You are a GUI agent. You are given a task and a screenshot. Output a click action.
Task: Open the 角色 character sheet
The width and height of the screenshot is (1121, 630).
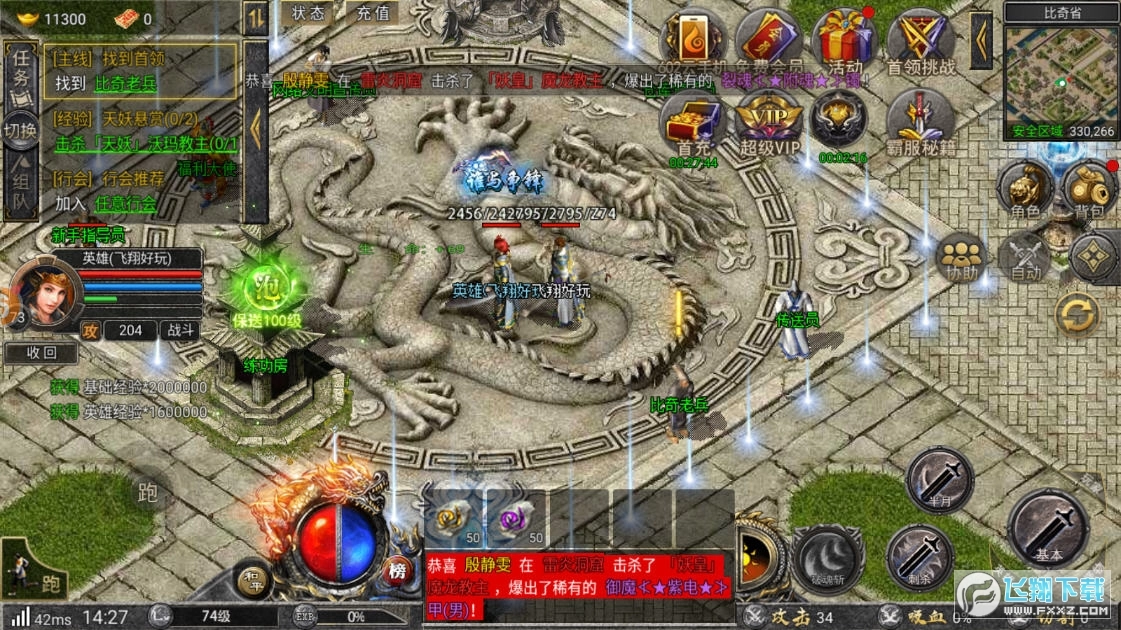[x=1025, y=190]
